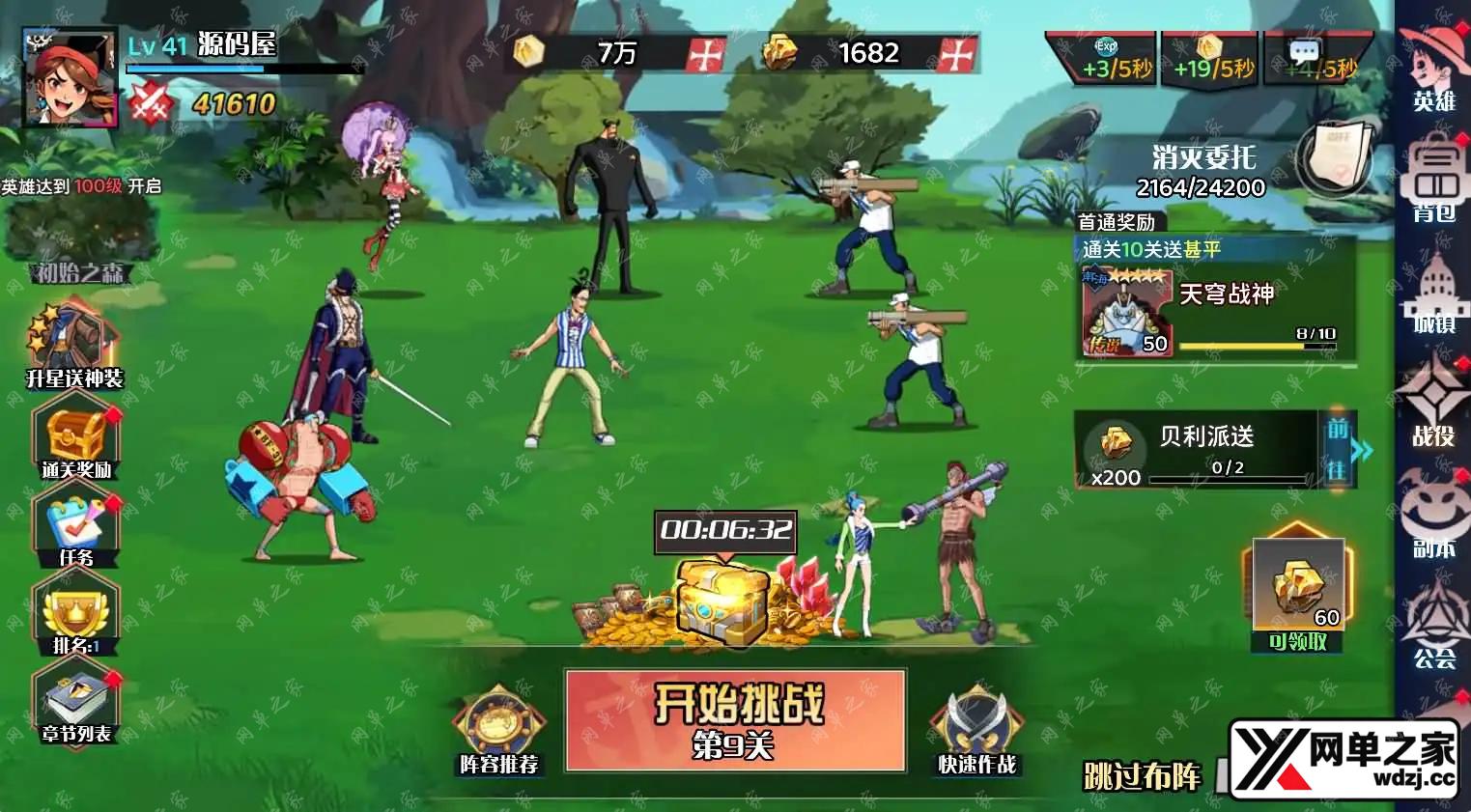
Task: Open the 副本 dungeon menu
Action: click(1433, 518)
